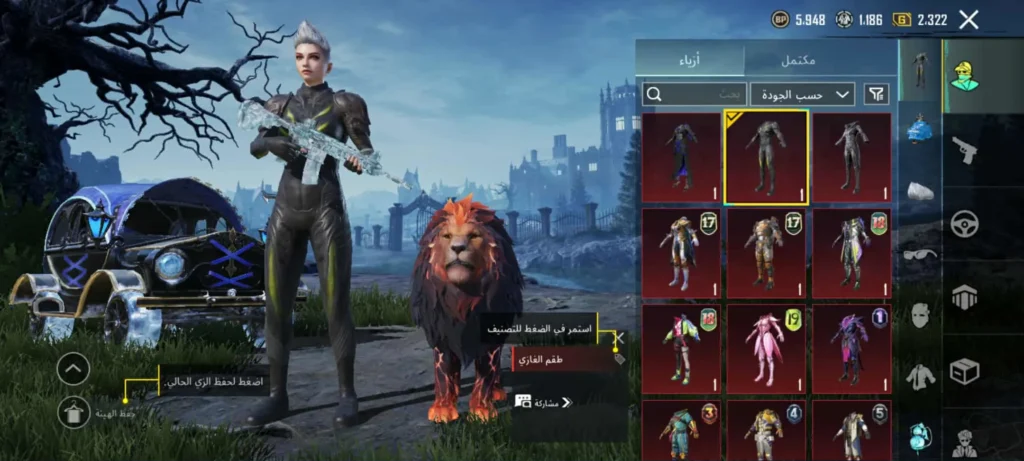Open the jacket clothing subcategory

[920, 377]
